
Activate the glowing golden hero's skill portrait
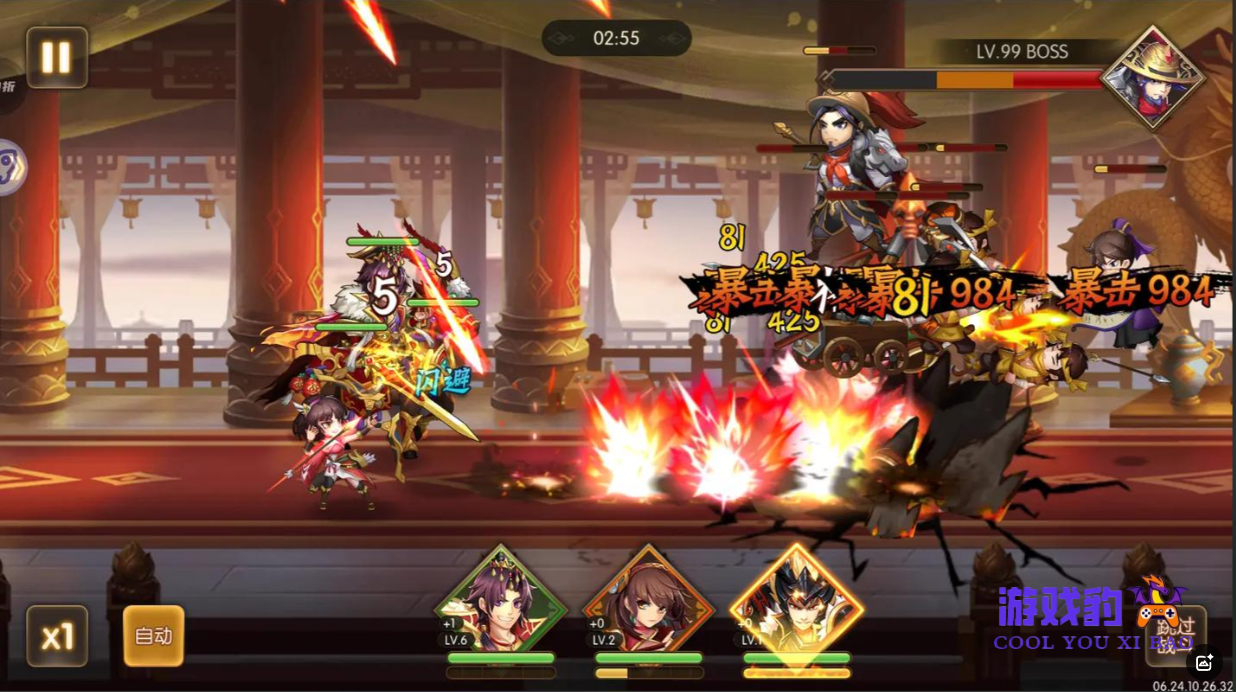796,603
